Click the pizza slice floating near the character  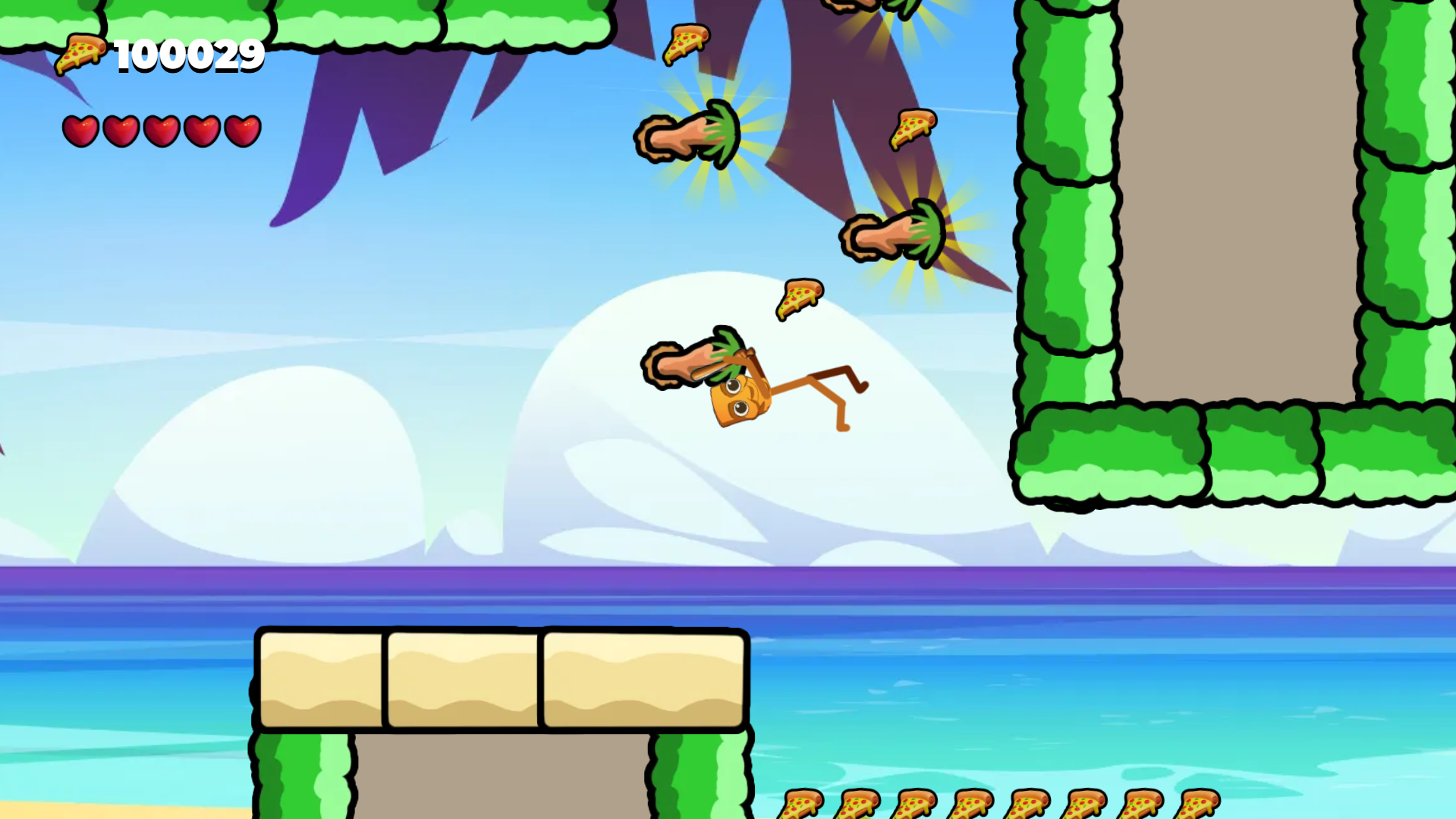[x=797, y=298]
